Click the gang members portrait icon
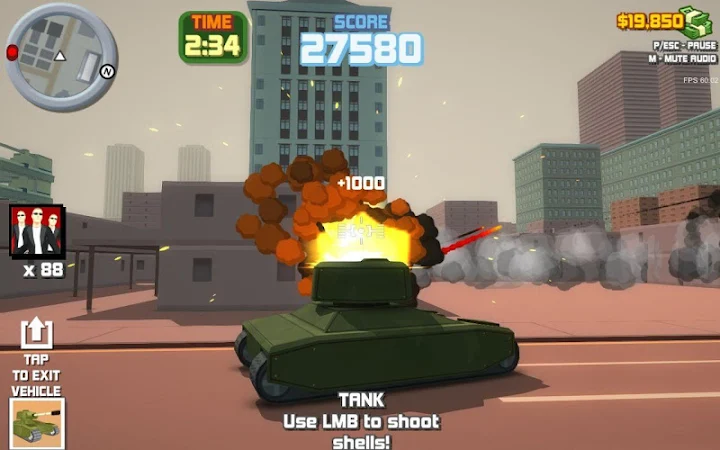Image resolution: width=720 pixels, height=450 pixels. (x=37, y=231)
